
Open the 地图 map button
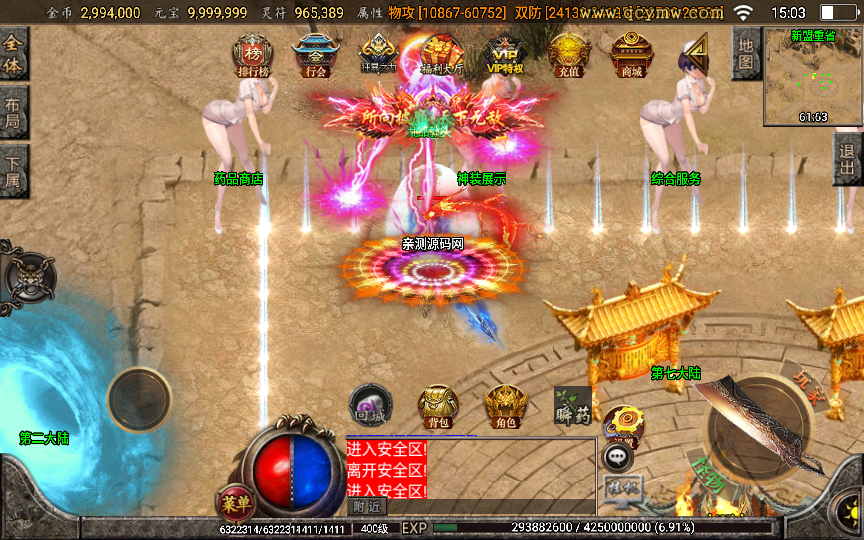(x=746, y=53)
